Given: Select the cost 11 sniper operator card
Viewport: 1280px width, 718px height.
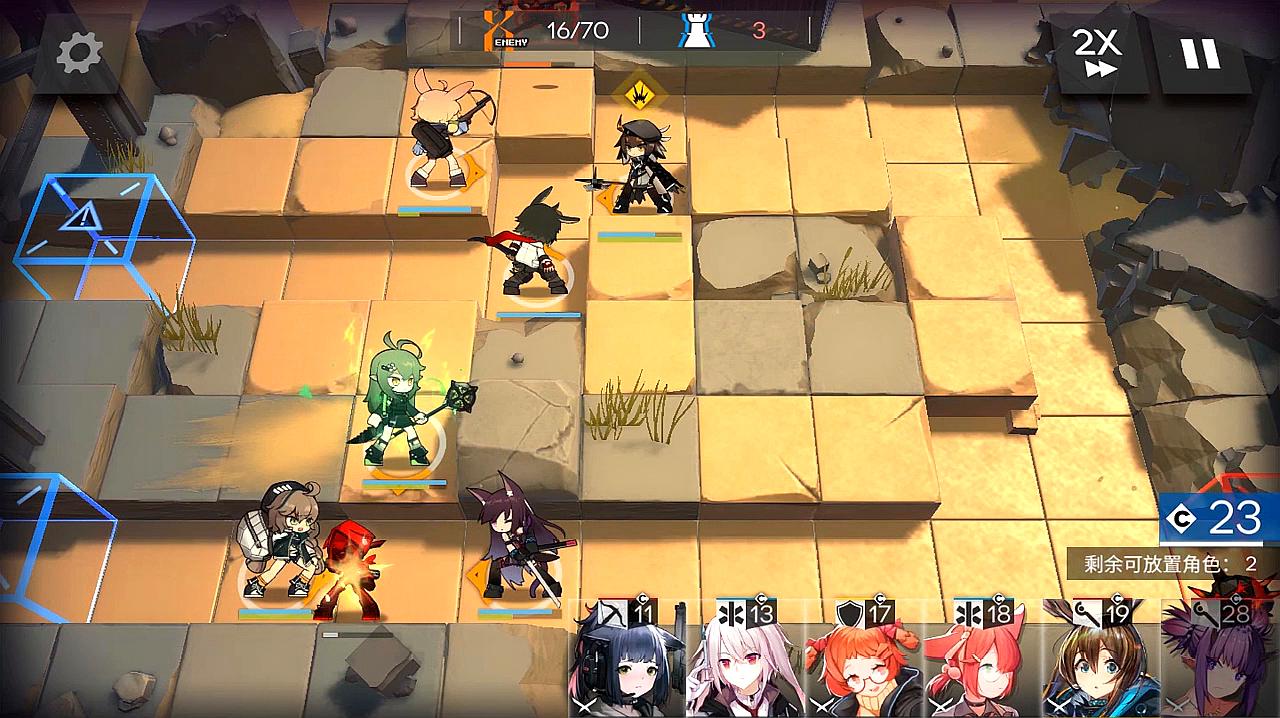Looking at the screenshot, I should pos(627,660).
